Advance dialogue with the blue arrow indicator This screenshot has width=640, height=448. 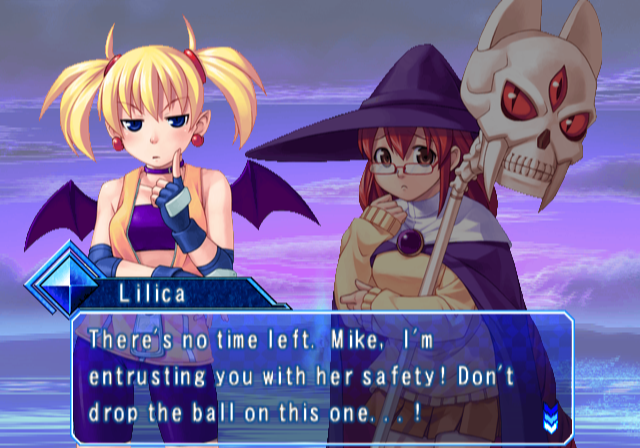point(549,414)
